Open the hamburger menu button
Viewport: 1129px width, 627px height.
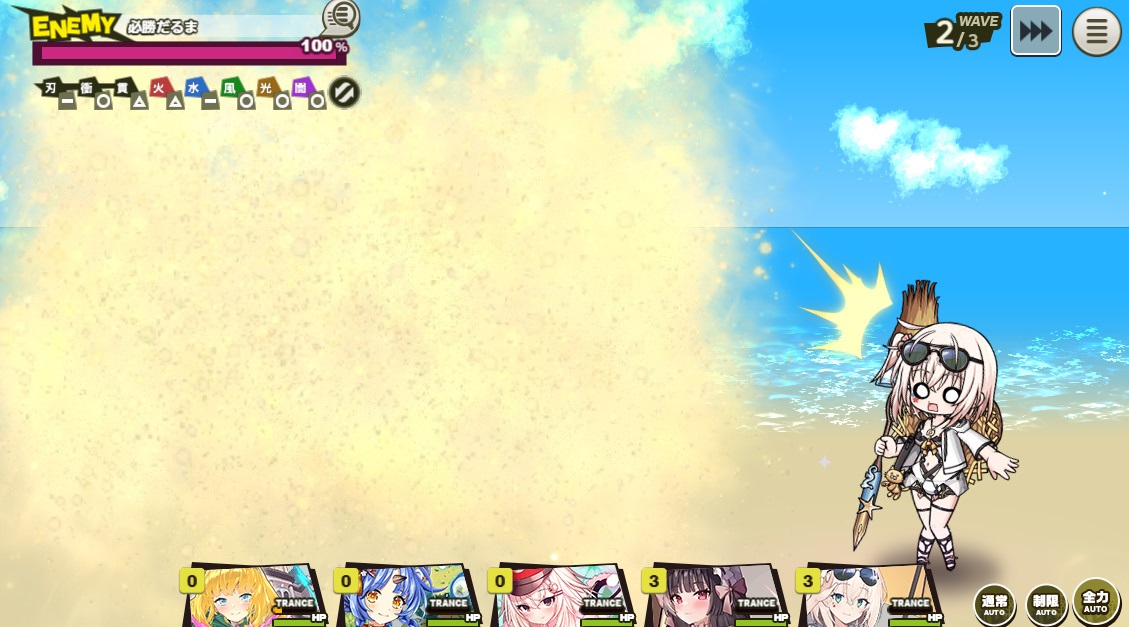[x=1096, y=32]
